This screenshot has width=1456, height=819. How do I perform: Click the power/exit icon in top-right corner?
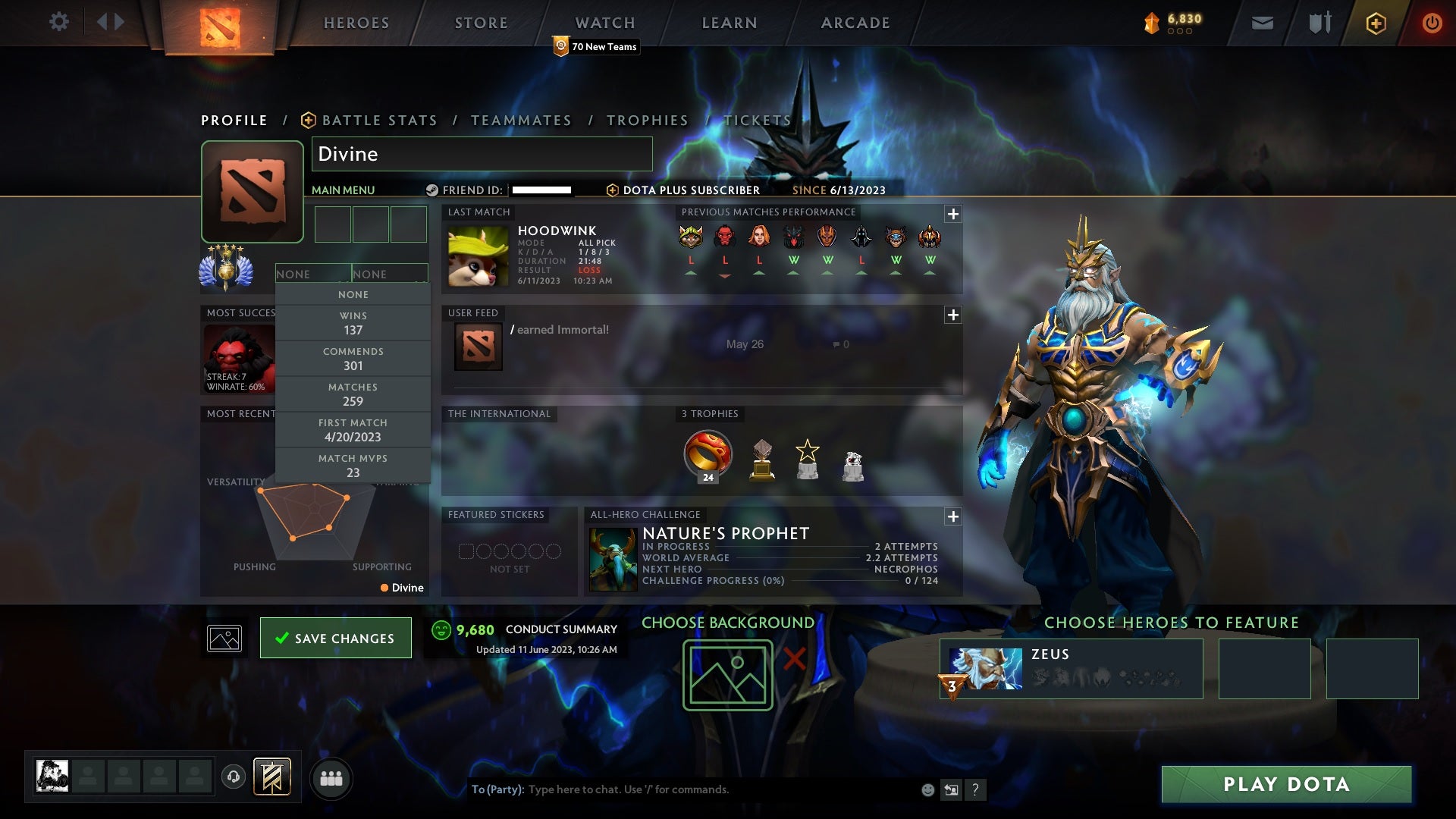point(1432,23)
